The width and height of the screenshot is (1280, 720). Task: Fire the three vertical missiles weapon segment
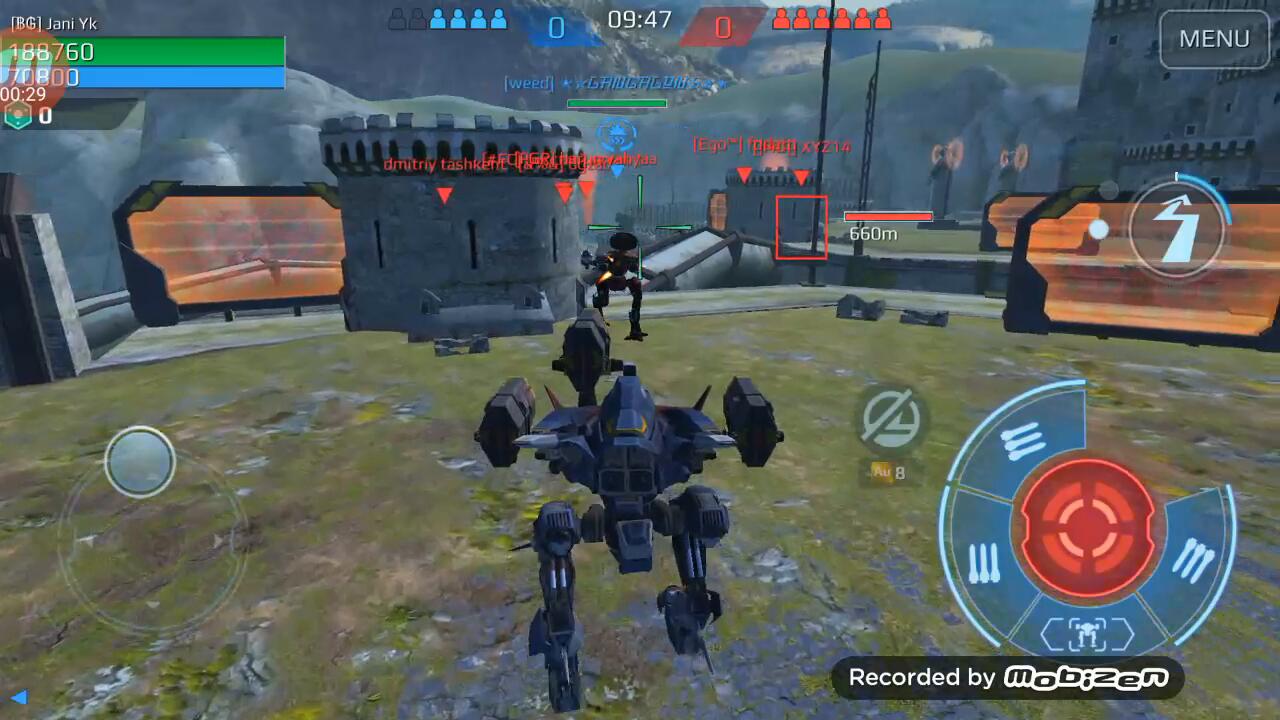(985, 563)
